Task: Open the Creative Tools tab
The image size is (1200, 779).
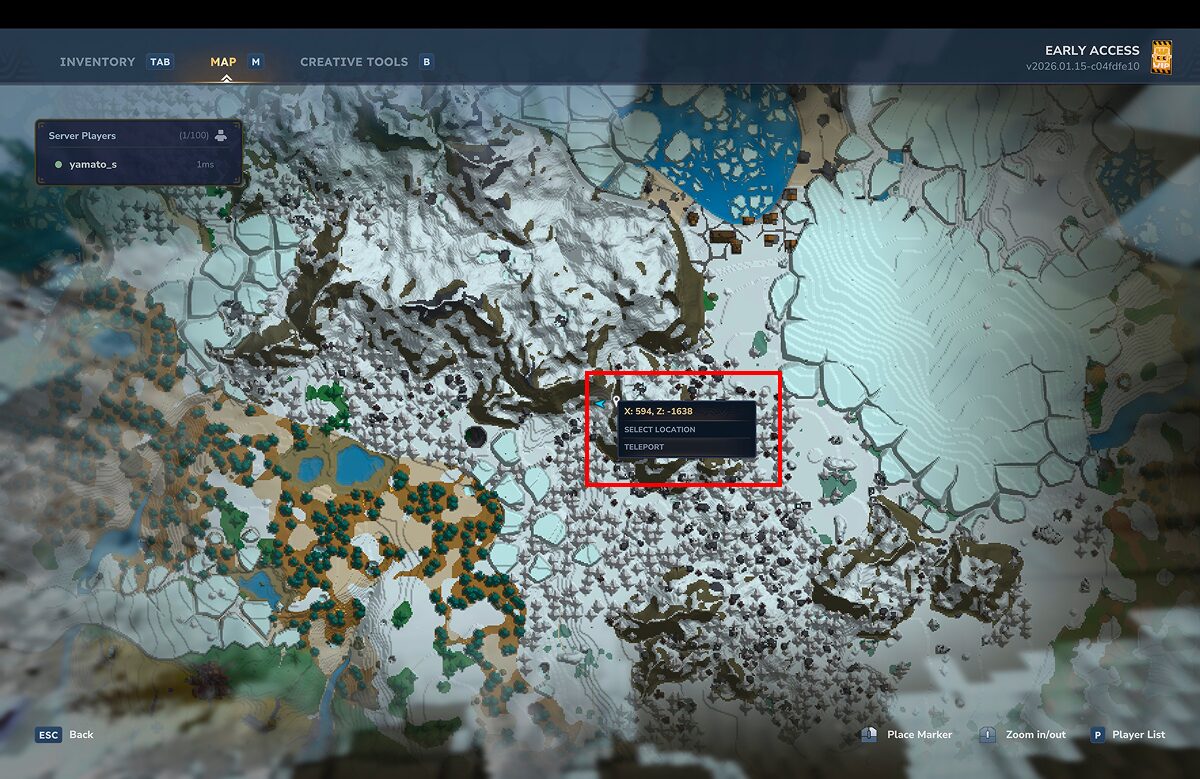Action: tap(354, 62)
